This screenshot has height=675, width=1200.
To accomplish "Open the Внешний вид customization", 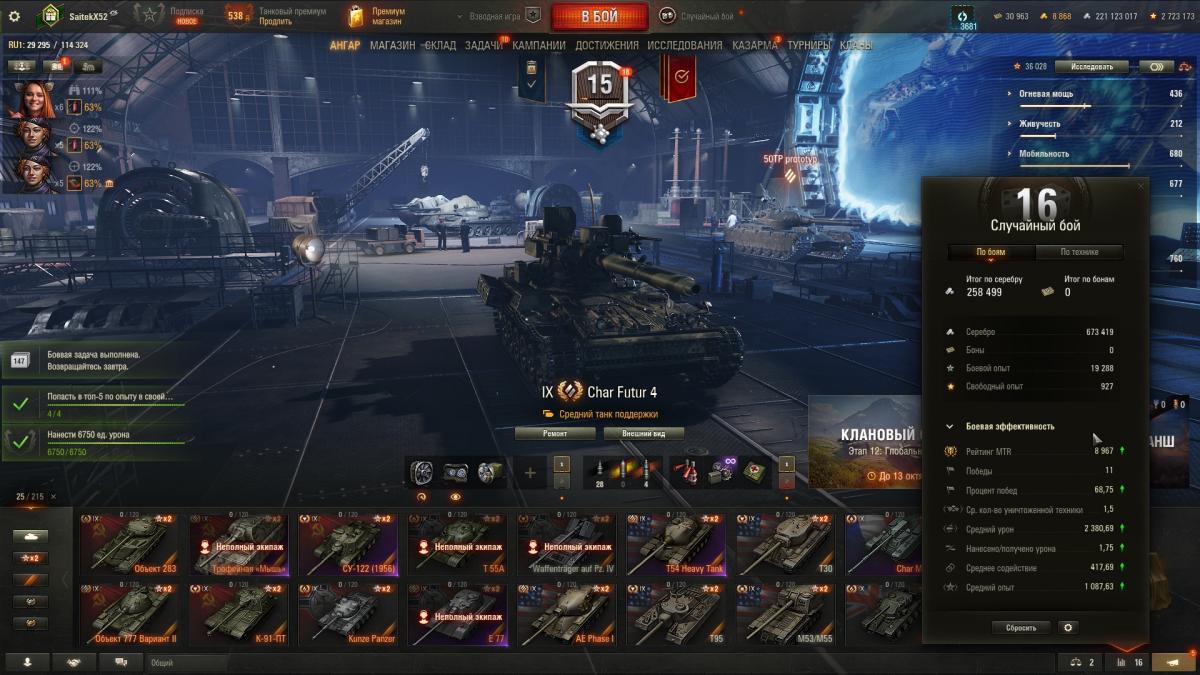I will [643, 433].
